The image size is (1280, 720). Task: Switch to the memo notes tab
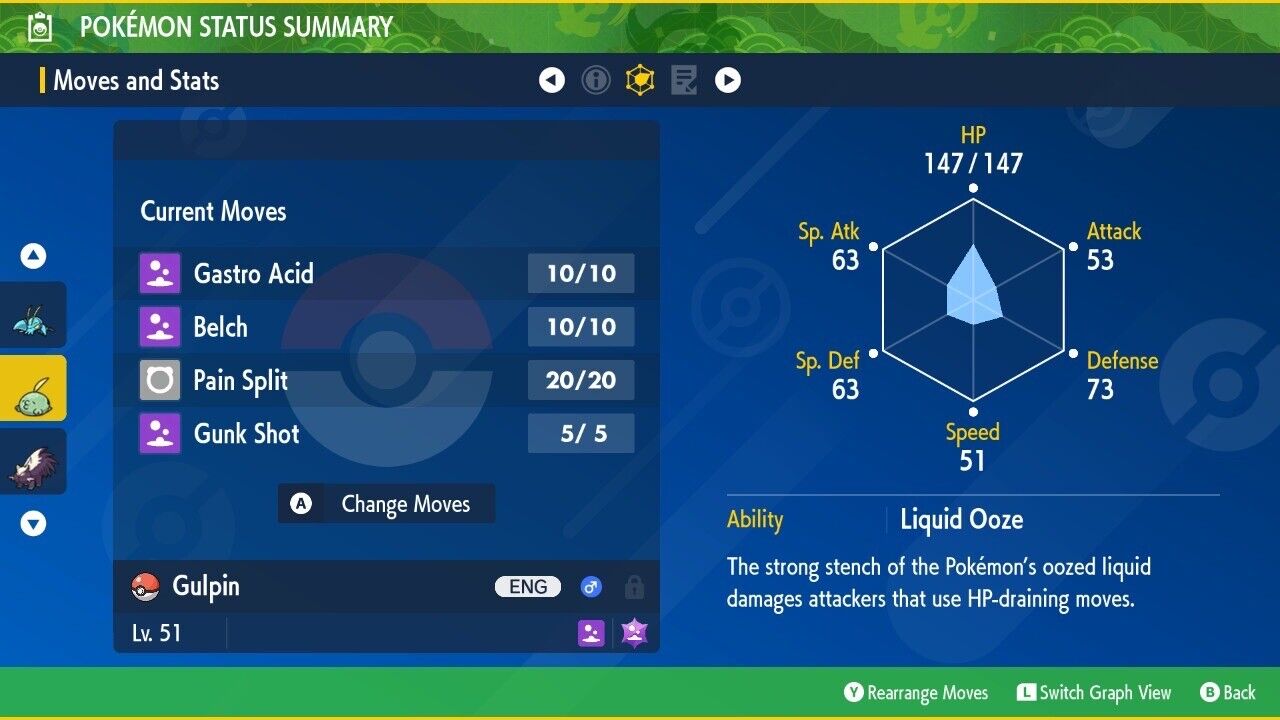684,80
